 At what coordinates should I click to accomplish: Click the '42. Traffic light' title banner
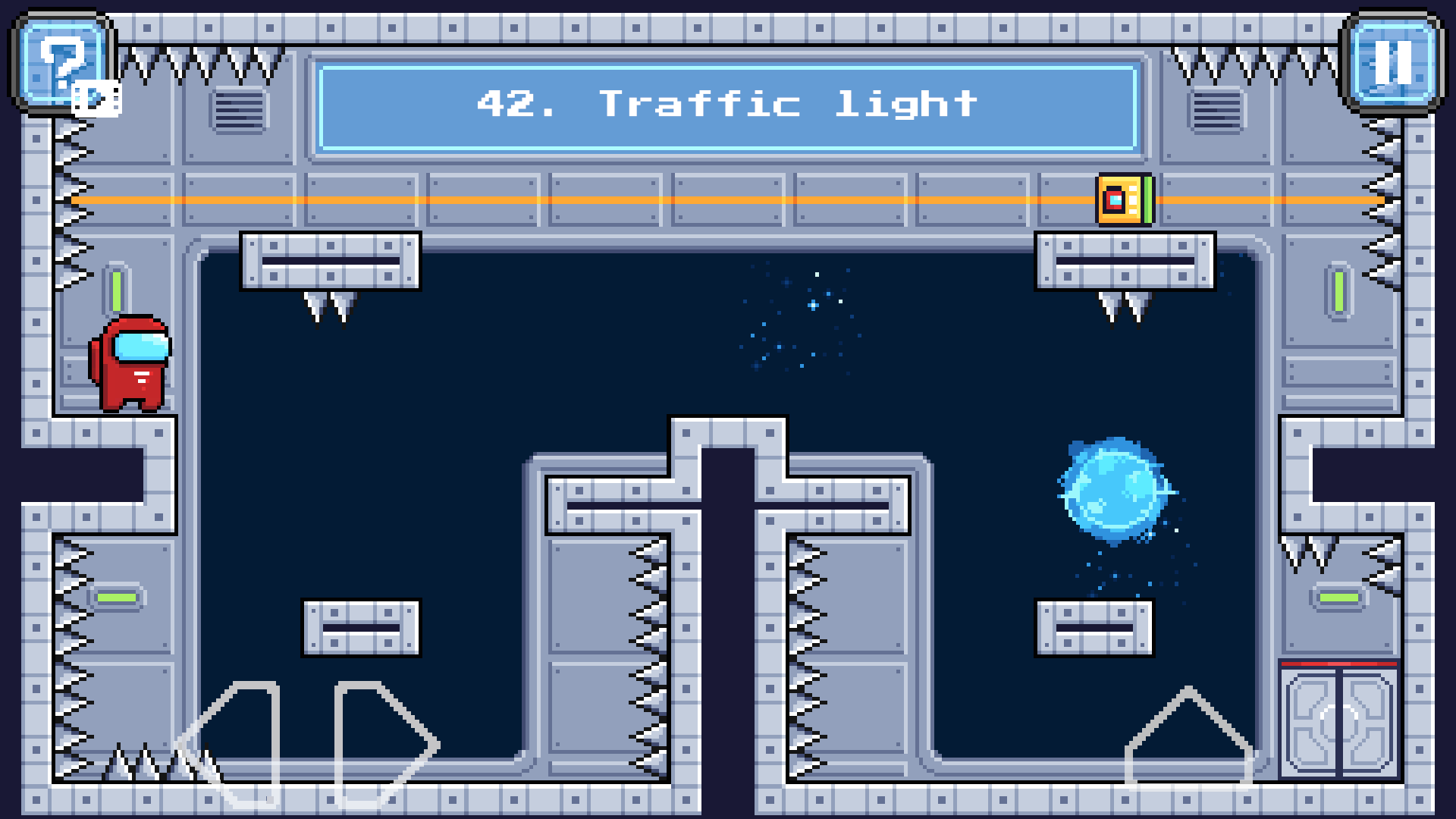click(728, 105)
